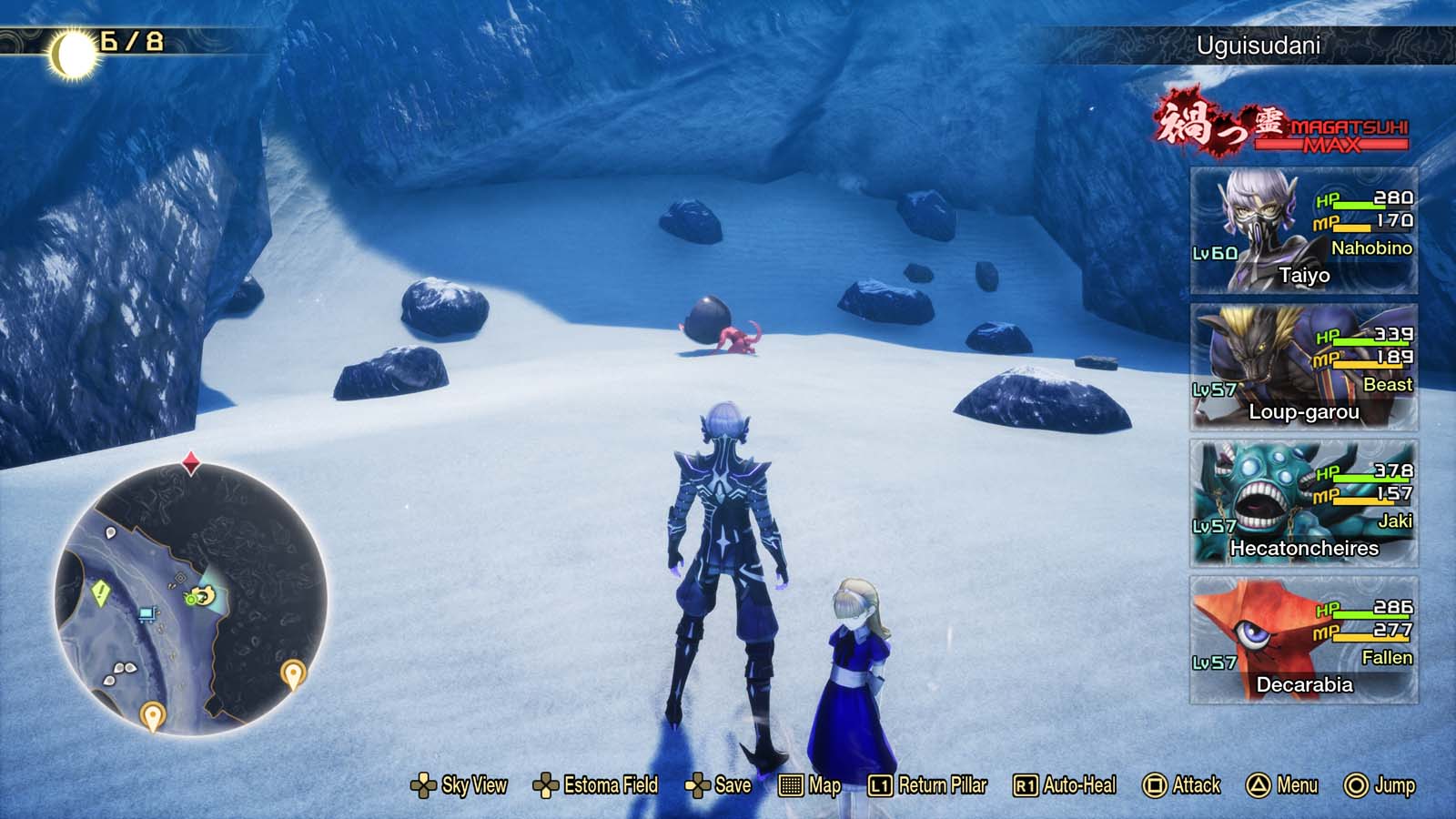Select the Estoma Field icon
The height and width of the screenshot is (819, 1456).
click(x=547, y=784)
